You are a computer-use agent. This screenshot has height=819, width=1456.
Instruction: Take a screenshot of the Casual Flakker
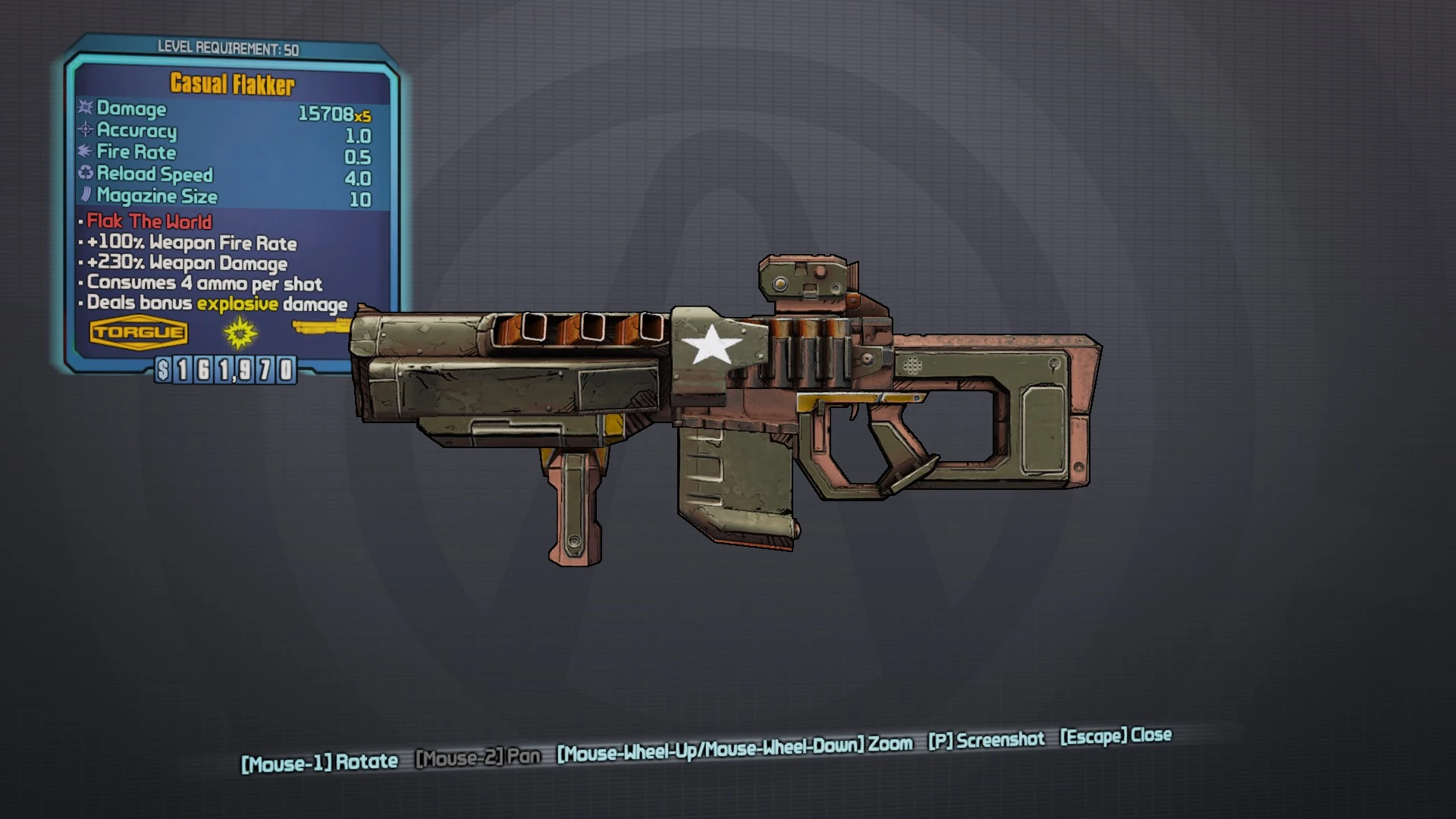[986, 740]
